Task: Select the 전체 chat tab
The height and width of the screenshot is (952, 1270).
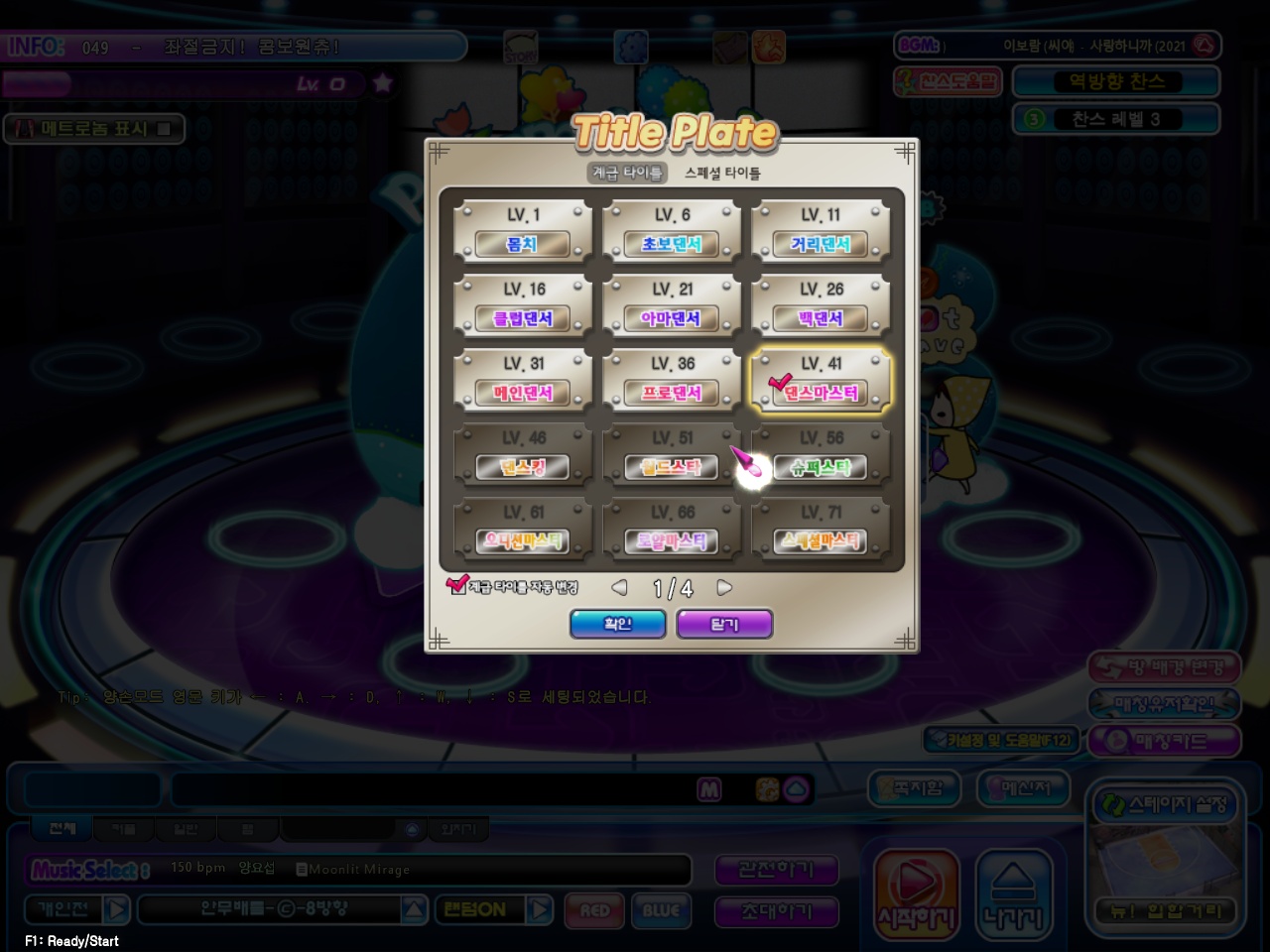Action: point(60,828)
